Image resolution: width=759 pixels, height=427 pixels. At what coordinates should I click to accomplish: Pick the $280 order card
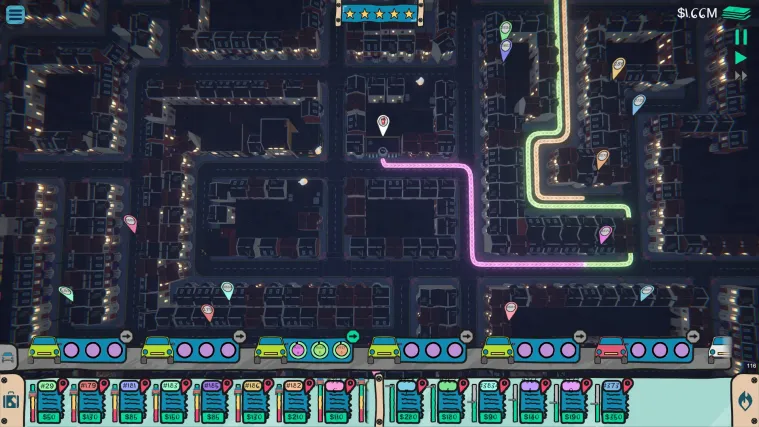(407, 402)
